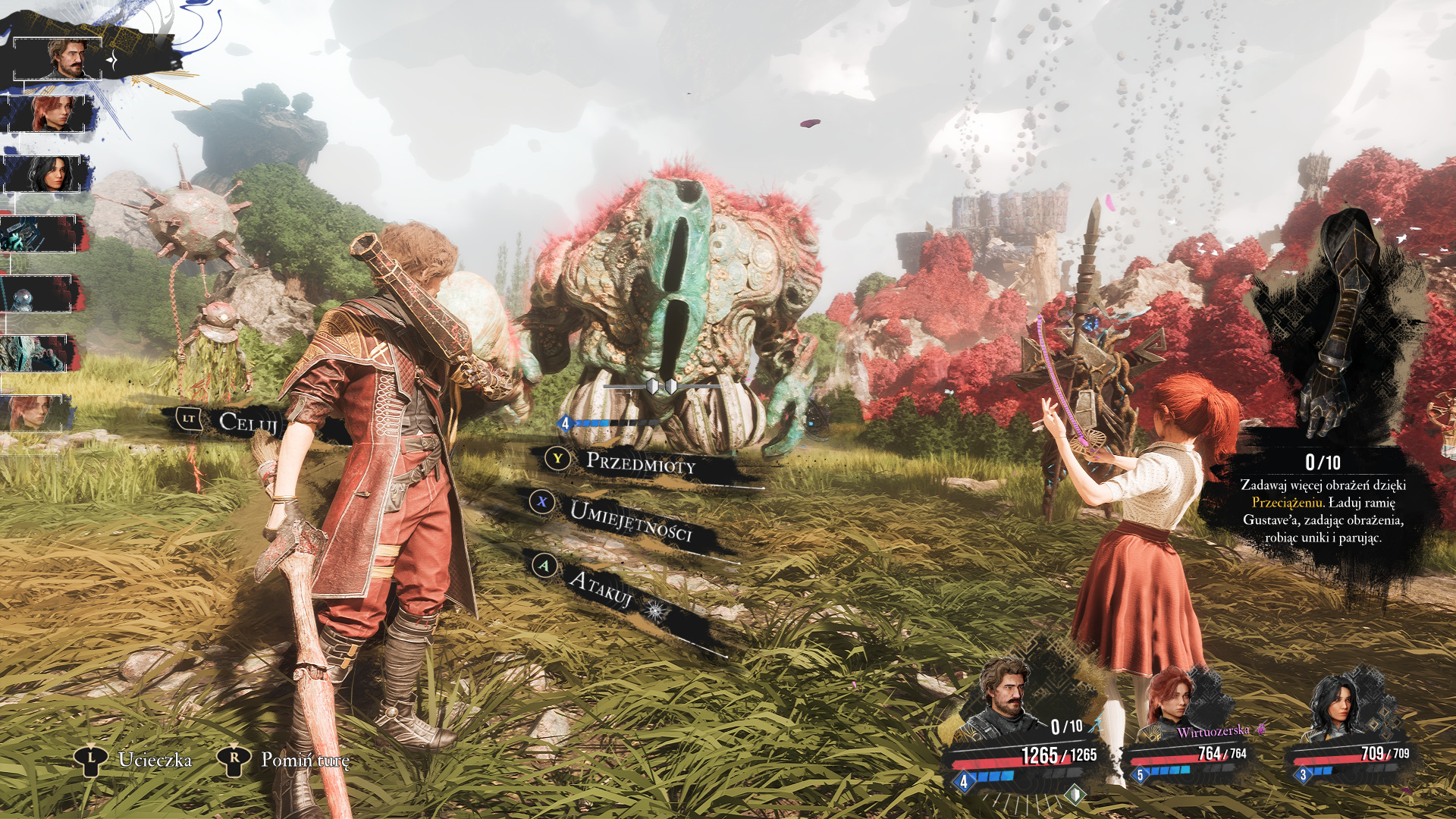The height and width of the screenshot is (819, 1456).
Task: Click Lune's party portrait above 709 health
Action: click(x=1337, y=705)
